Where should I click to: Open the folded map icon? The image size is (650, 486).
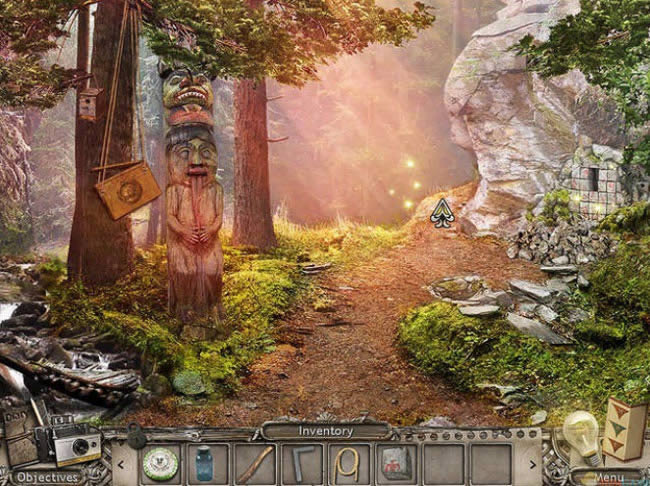(x=624, y=428)
